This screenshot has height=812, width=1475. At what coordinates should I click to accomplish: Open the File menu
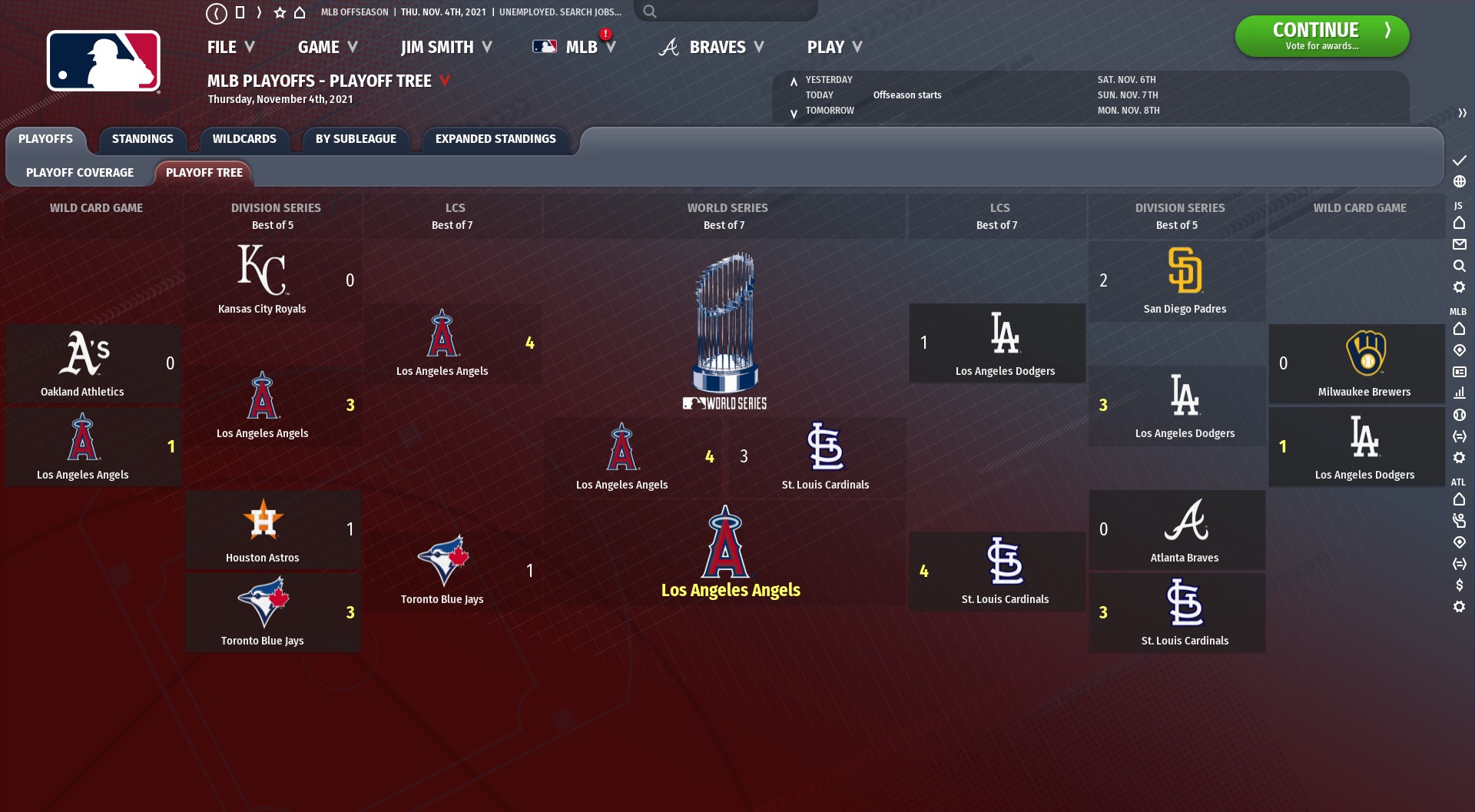coord(230,48)
